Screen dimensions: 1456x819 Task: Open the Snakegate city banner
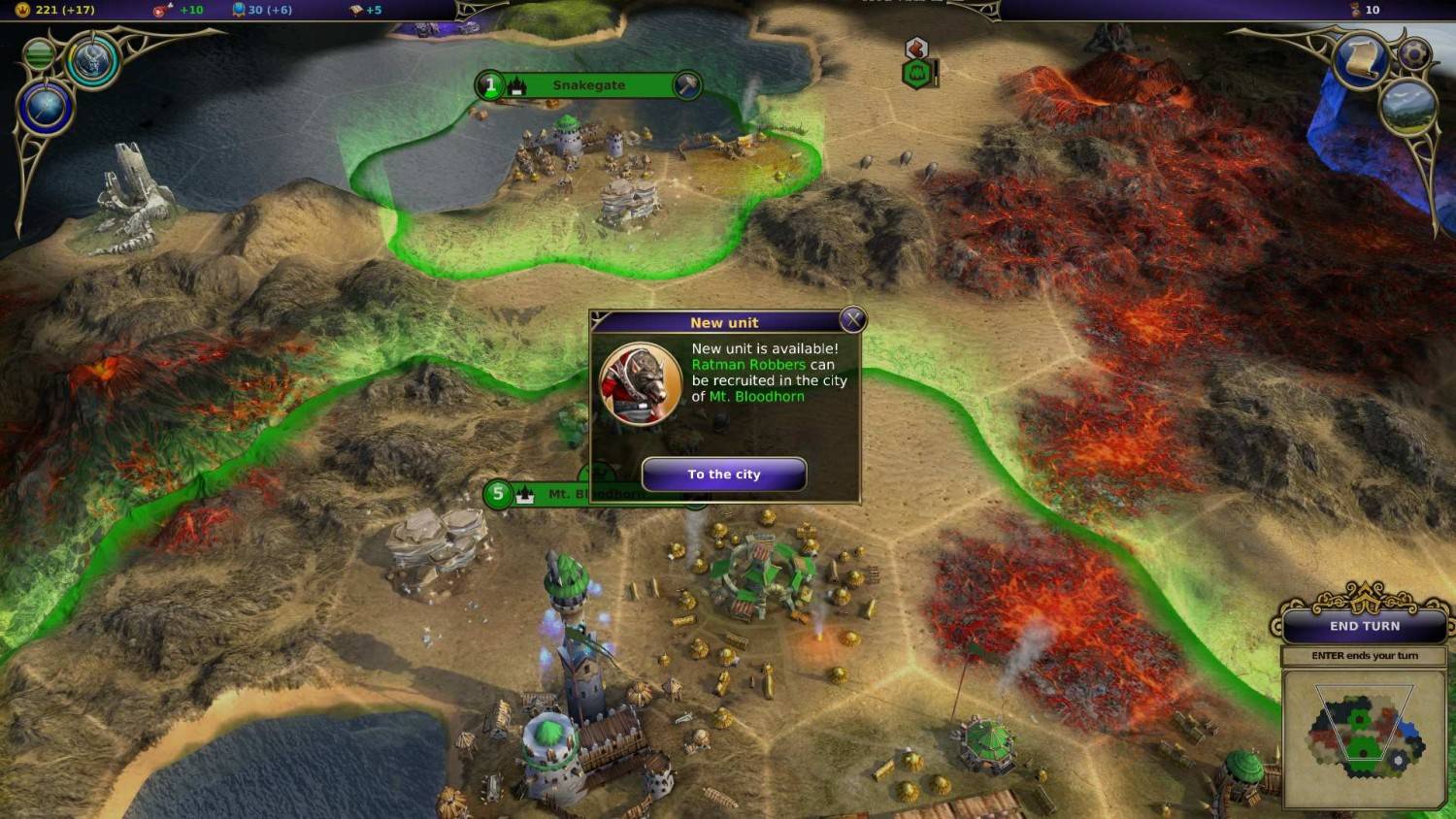coord(588,85)
